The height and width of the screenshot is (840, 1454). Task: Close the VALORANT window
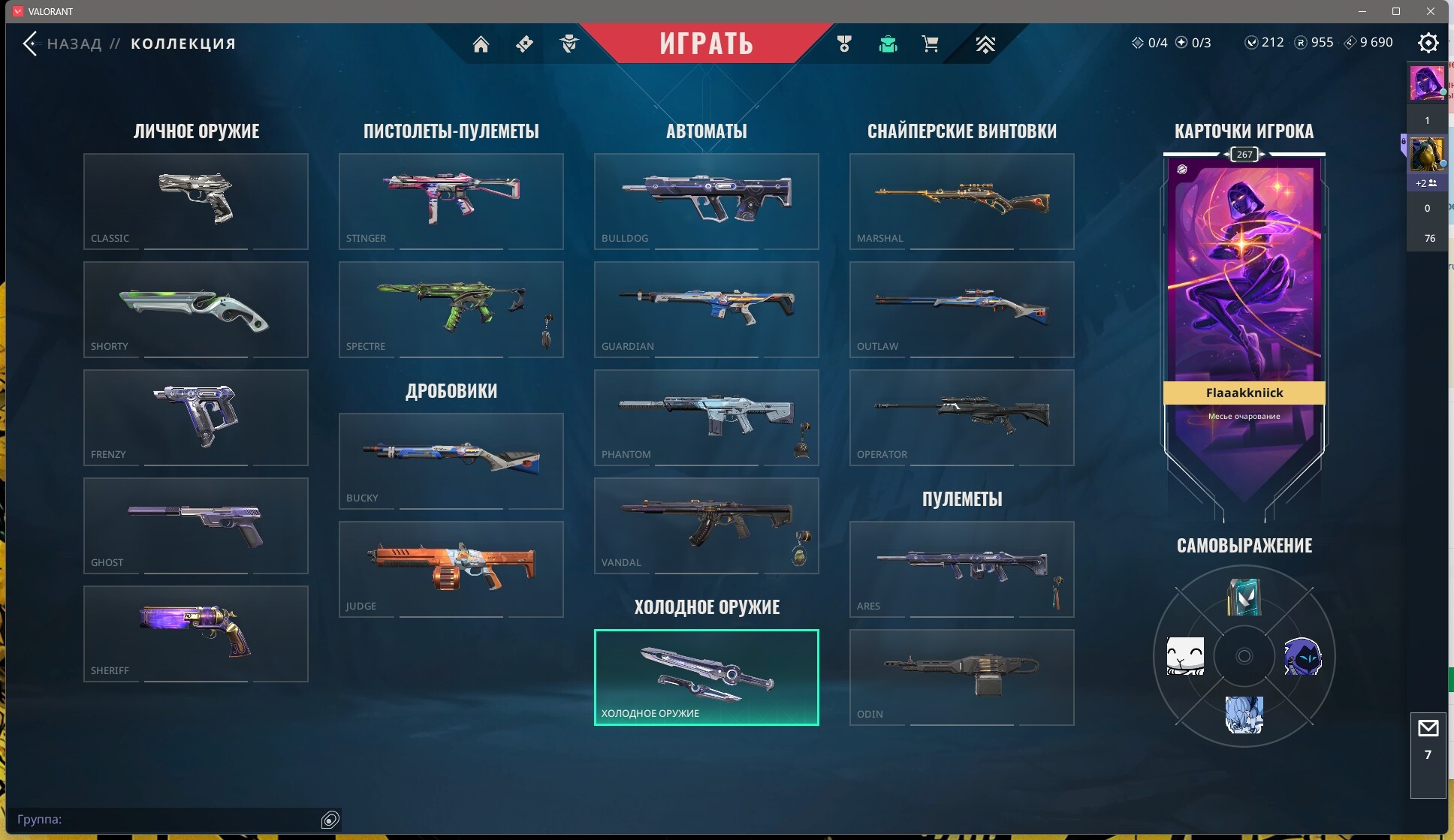pyautogui.click(x=1431, y=11)
